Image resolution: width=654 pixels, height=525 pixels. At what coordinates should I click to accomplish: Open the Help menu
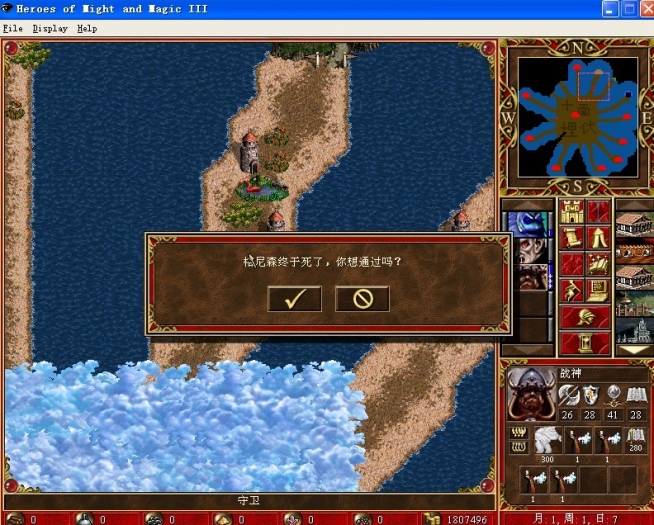87,28
